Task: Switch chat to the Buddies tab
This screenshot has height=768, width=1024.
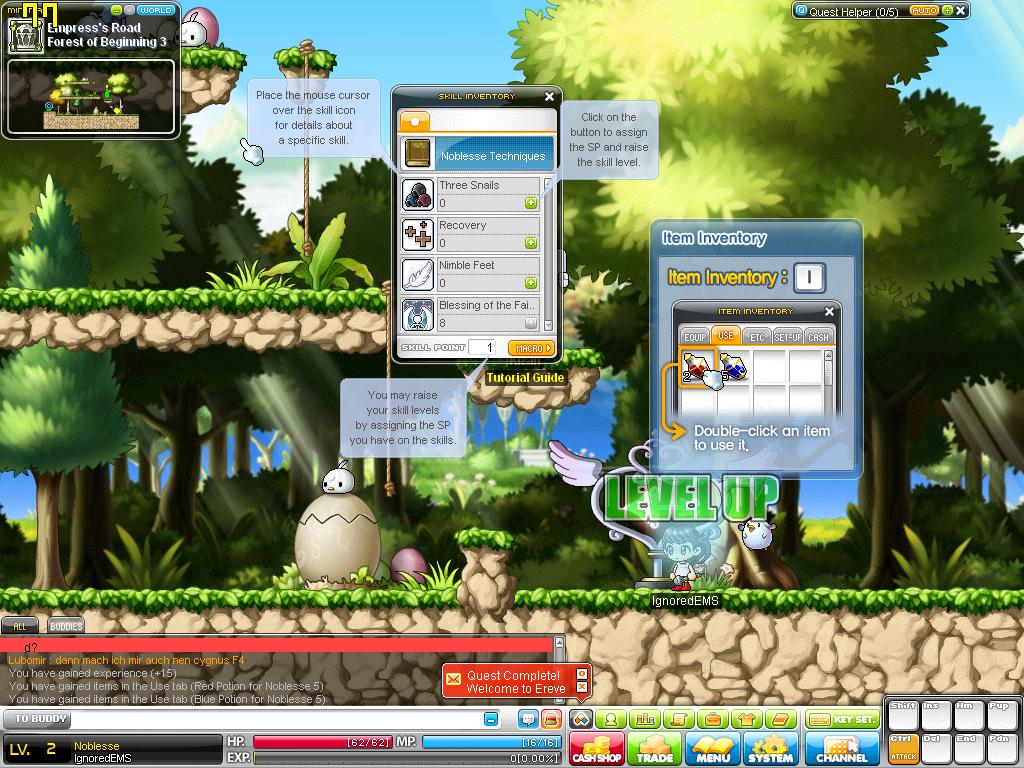Action: coord(66,626)
